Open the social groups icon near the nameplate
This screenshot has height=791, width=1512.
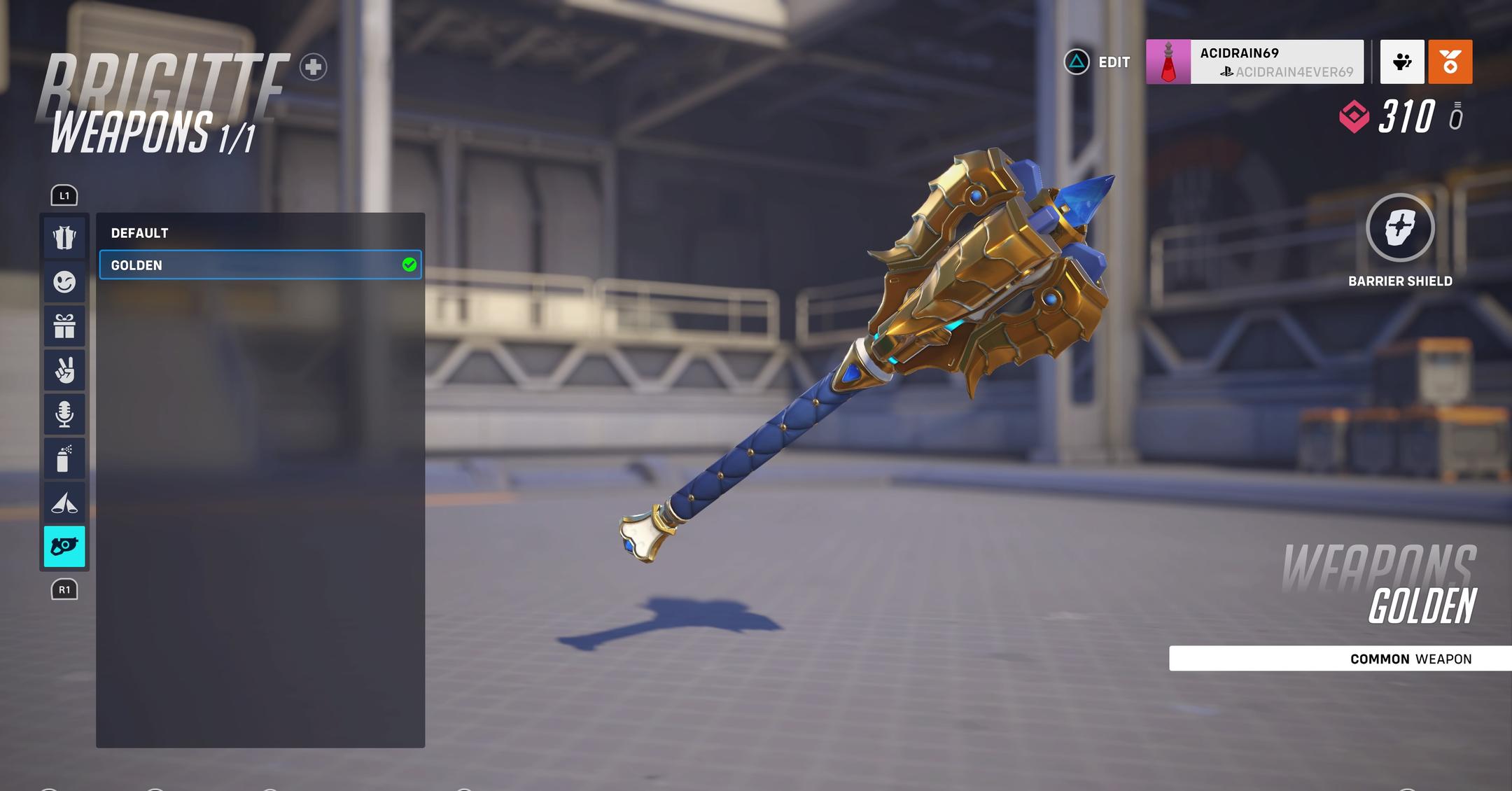(1401, 62)
